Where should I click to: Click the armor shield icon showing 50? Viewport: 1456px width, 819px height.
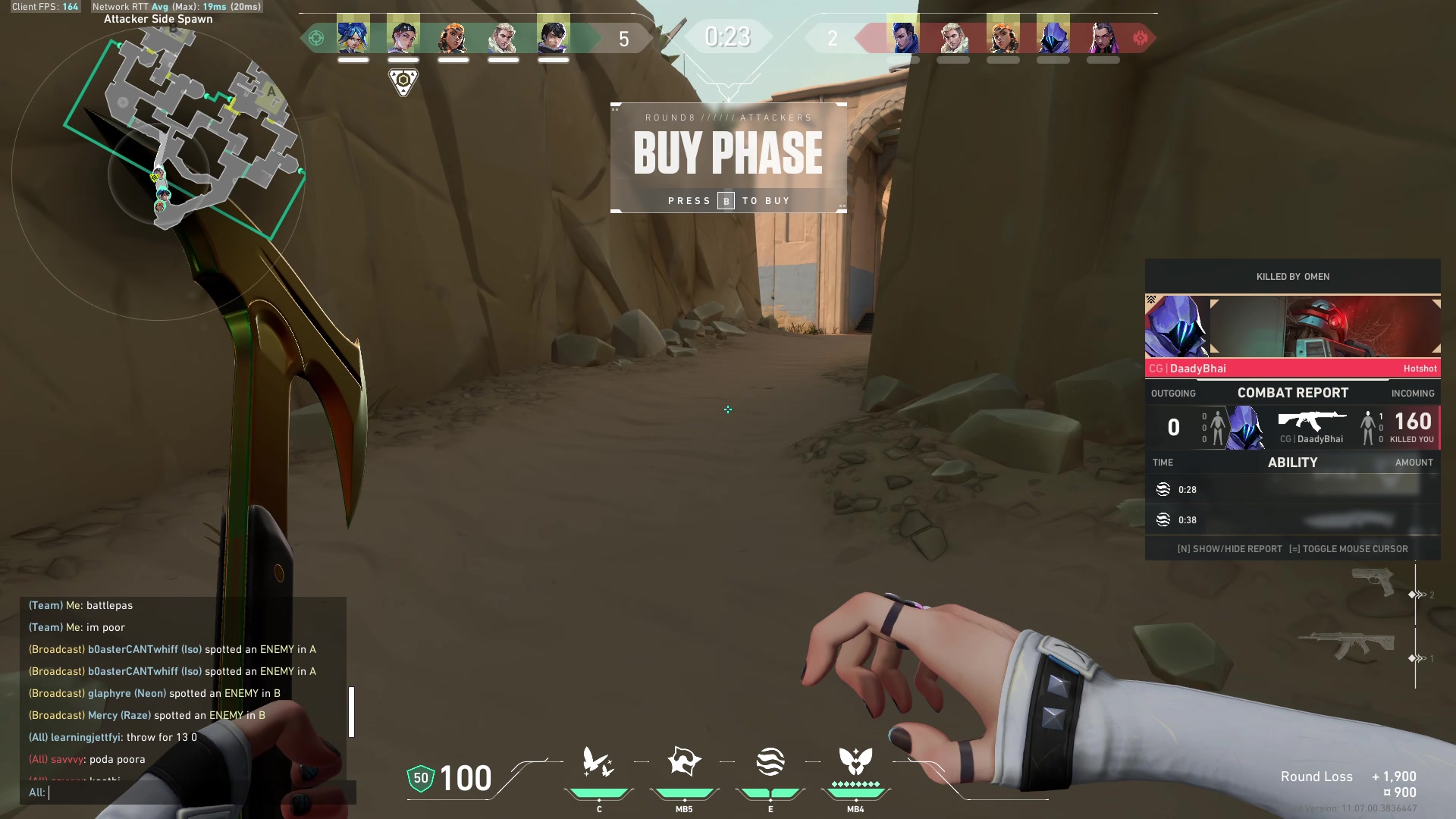[421, 779]
